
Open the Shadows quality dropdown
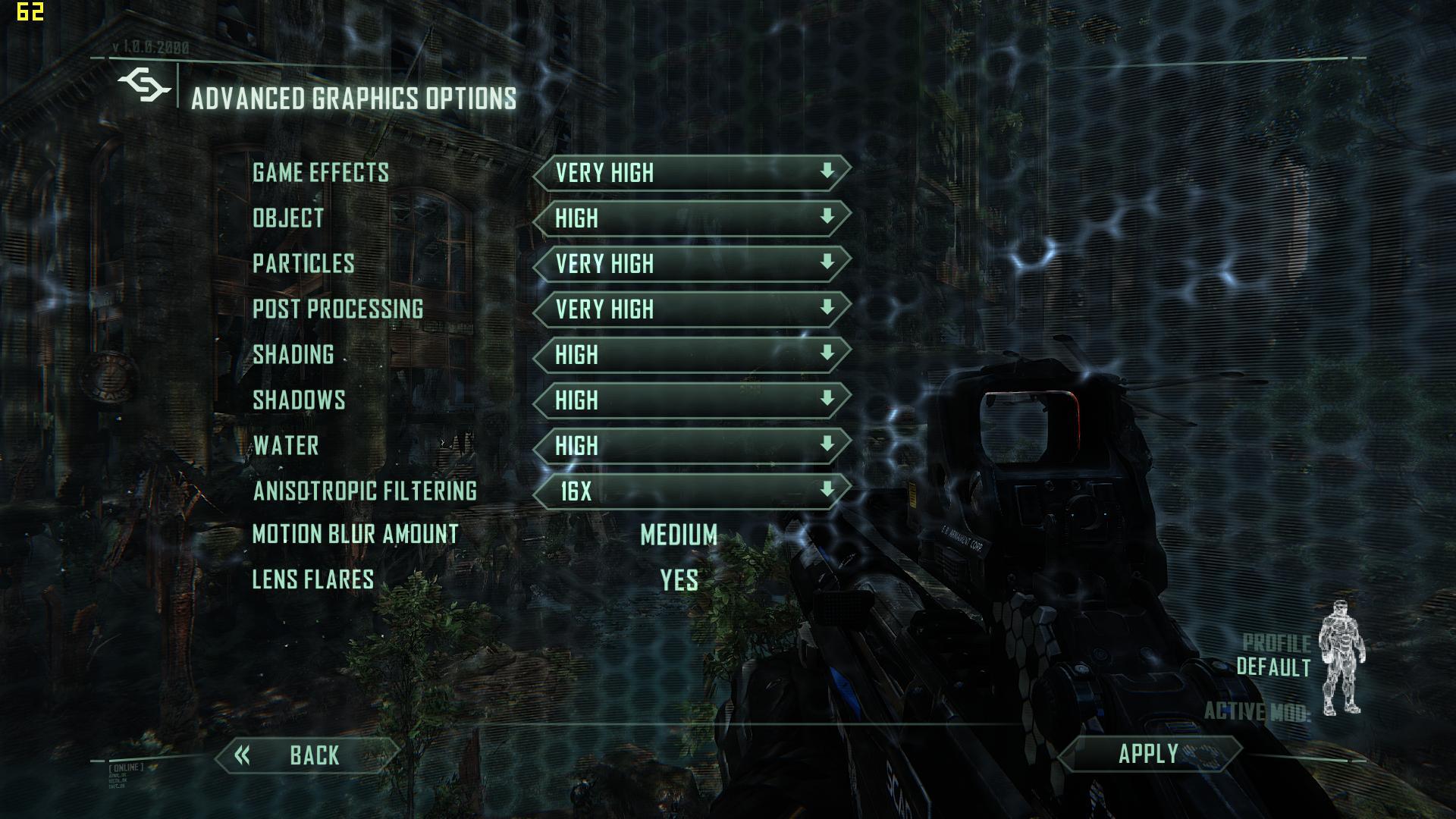(x=691, y=400)
